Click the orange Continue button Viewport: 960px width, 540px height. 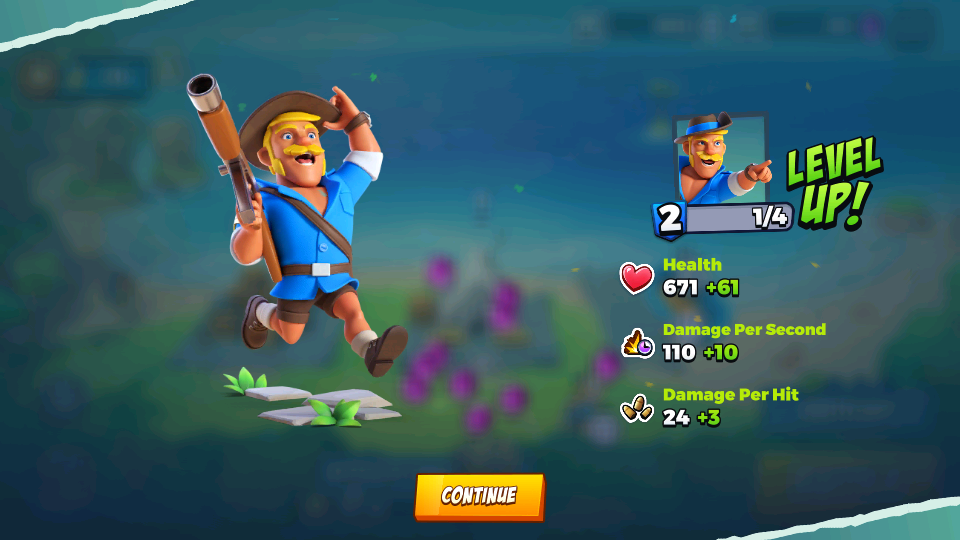[479, 496]
